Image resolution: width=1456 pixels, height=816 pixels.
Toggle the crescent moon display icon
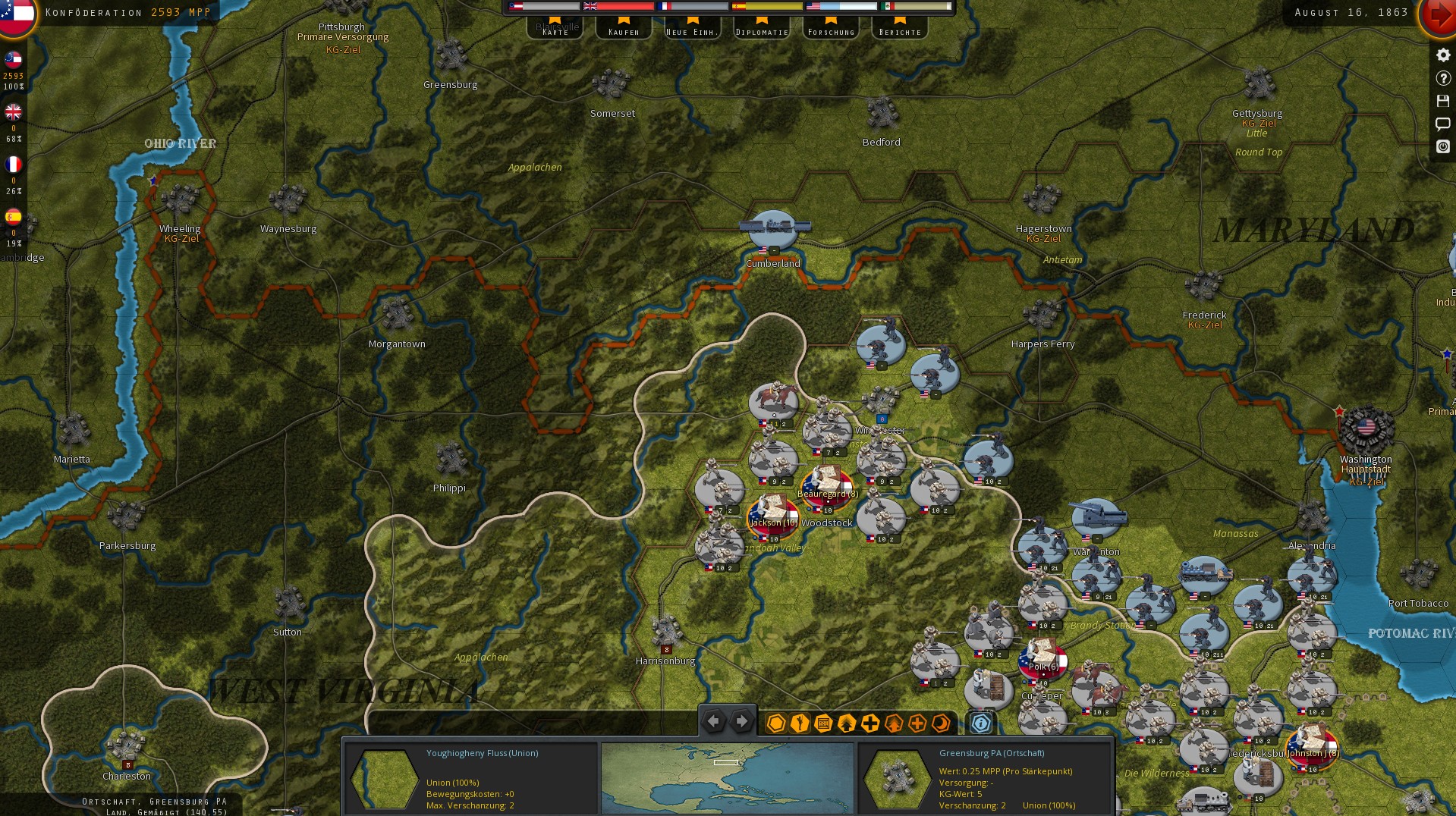(941, 724)
